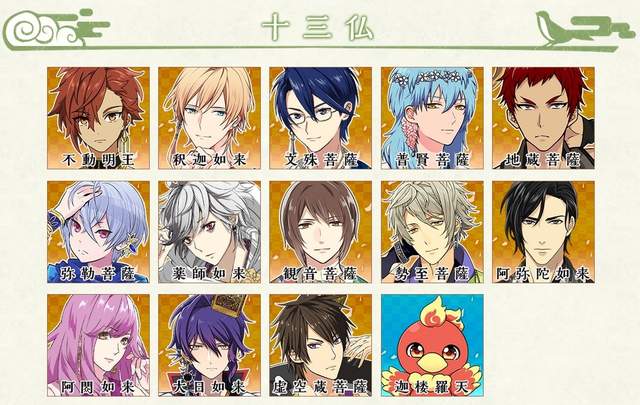
Task: Choose the 勢至菩薩 character tile
Action: pyautogui.click(x=431, y=230)
